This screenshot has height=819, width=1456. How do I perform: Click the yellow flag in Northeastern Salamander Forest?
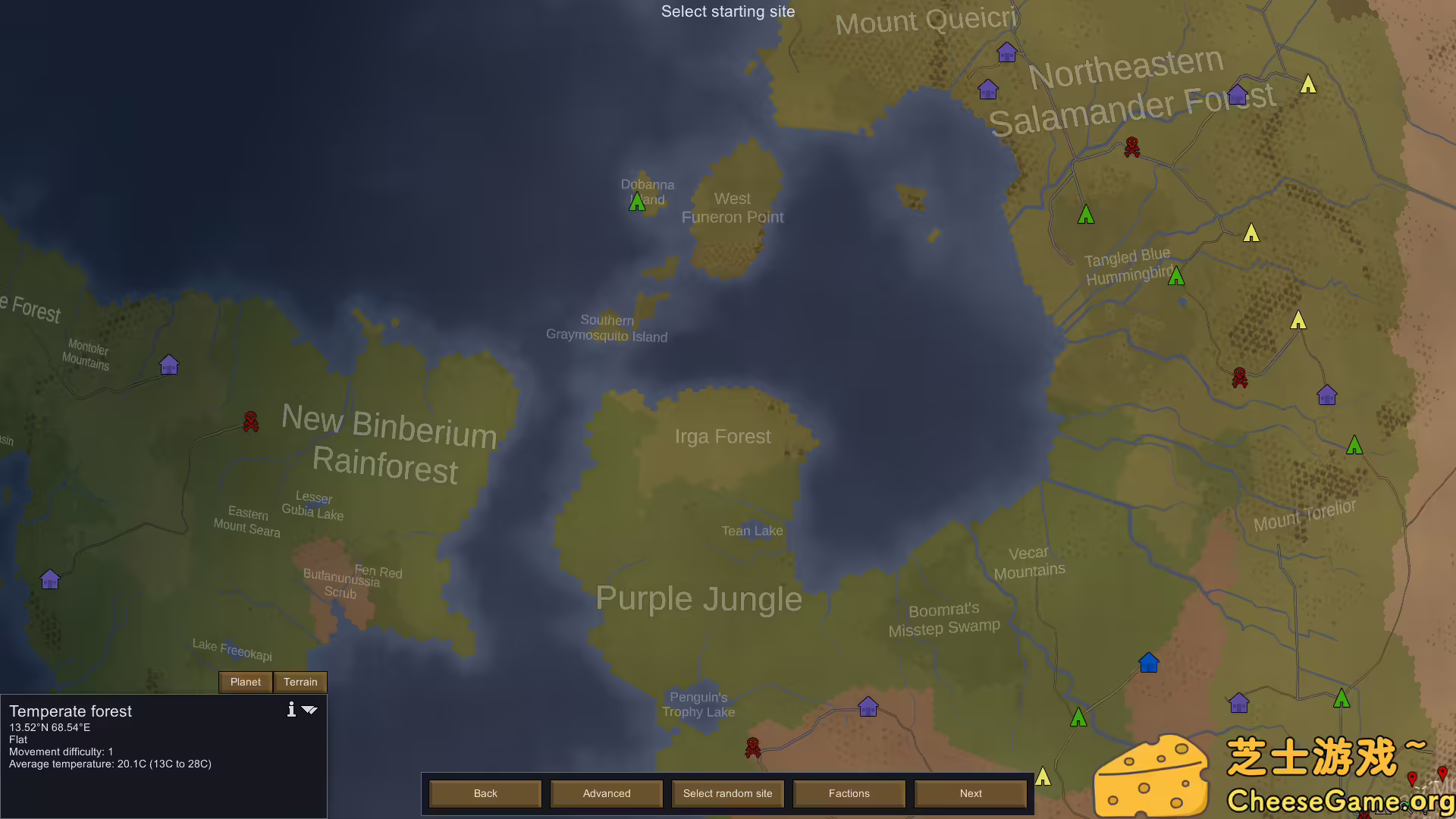(1307, 86)
